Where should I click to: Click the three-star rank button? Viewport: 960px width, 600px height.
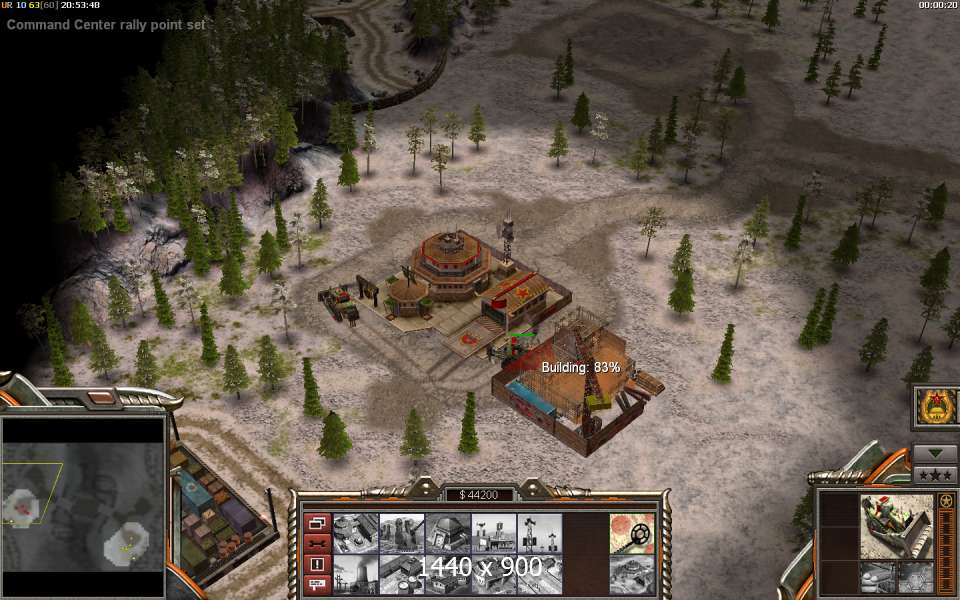pos(935,473)
